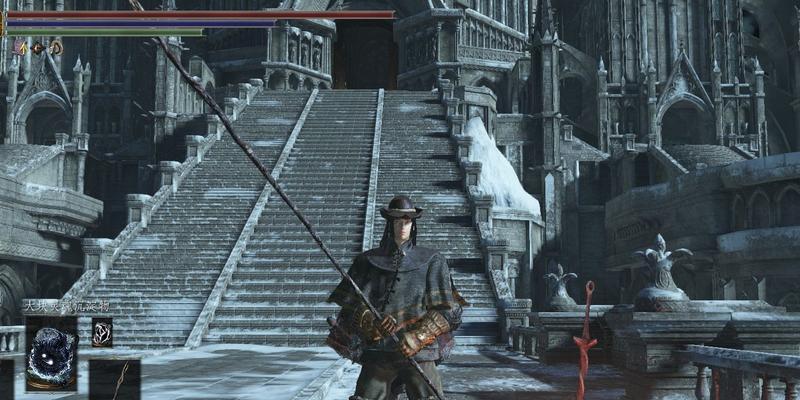This screenshot has height=400, width=800.
Task: Select the long spear weapon slot
Action: click(x=118, y=381)
